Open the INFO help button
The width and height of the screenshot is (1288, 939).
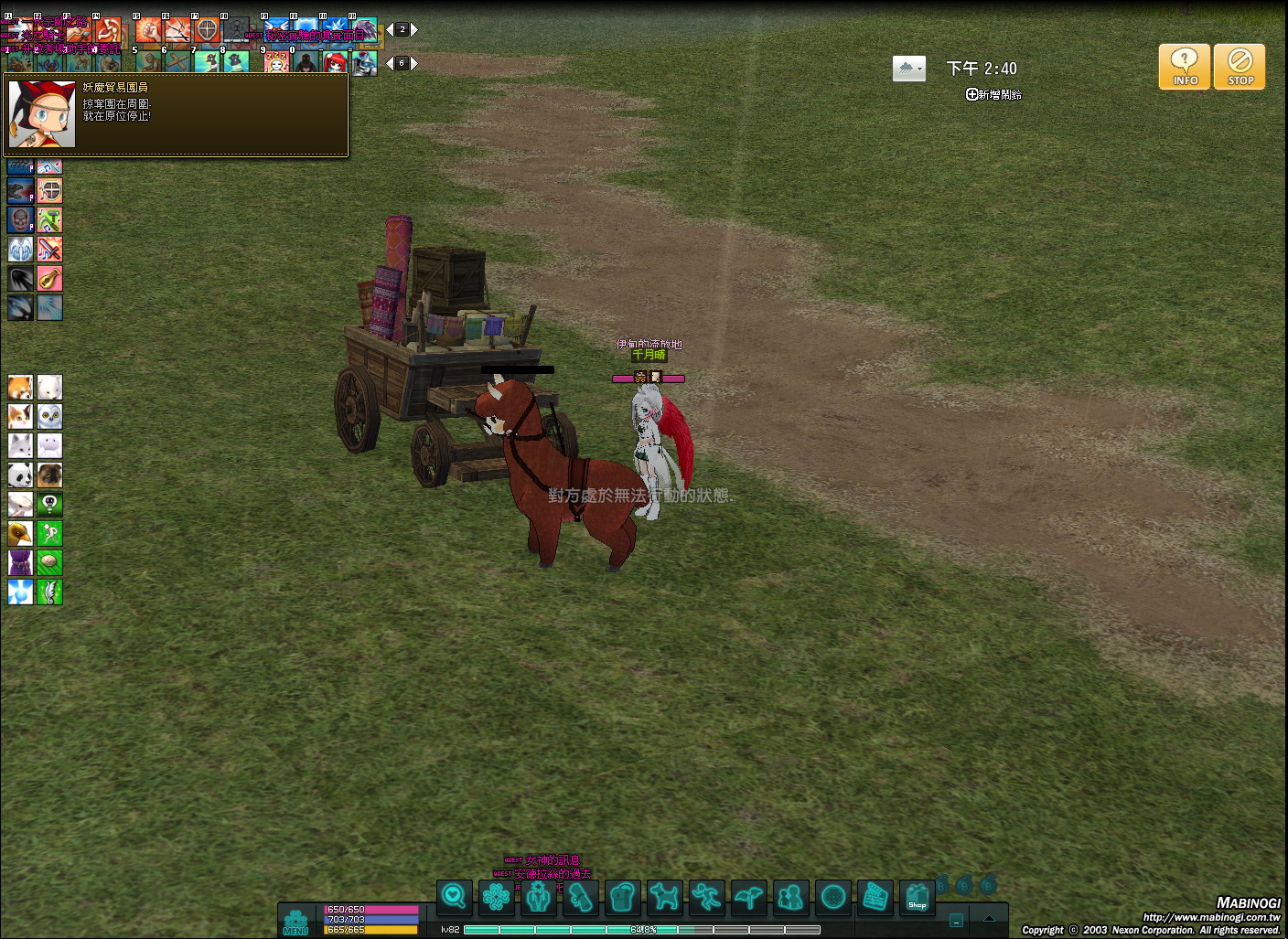tap(1185, 67)
